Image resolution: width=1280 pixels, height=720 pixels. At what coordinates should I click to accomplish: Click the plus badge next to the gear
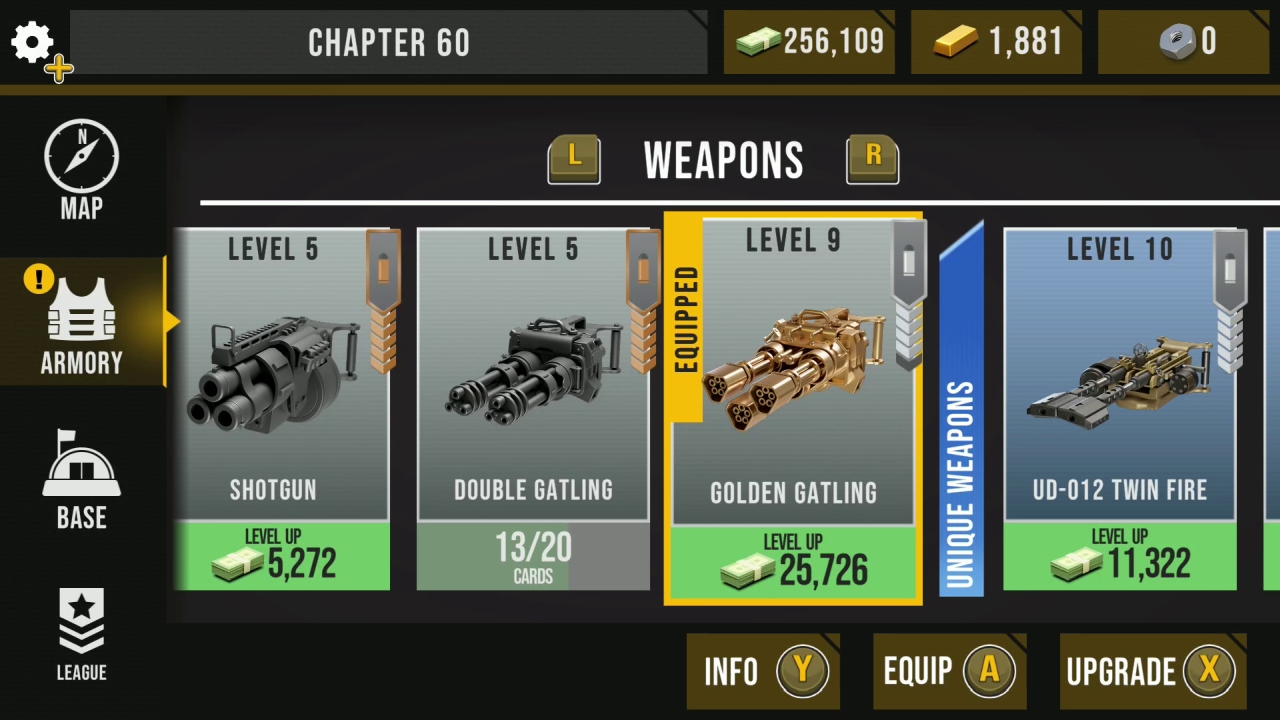tap(57, 68)
